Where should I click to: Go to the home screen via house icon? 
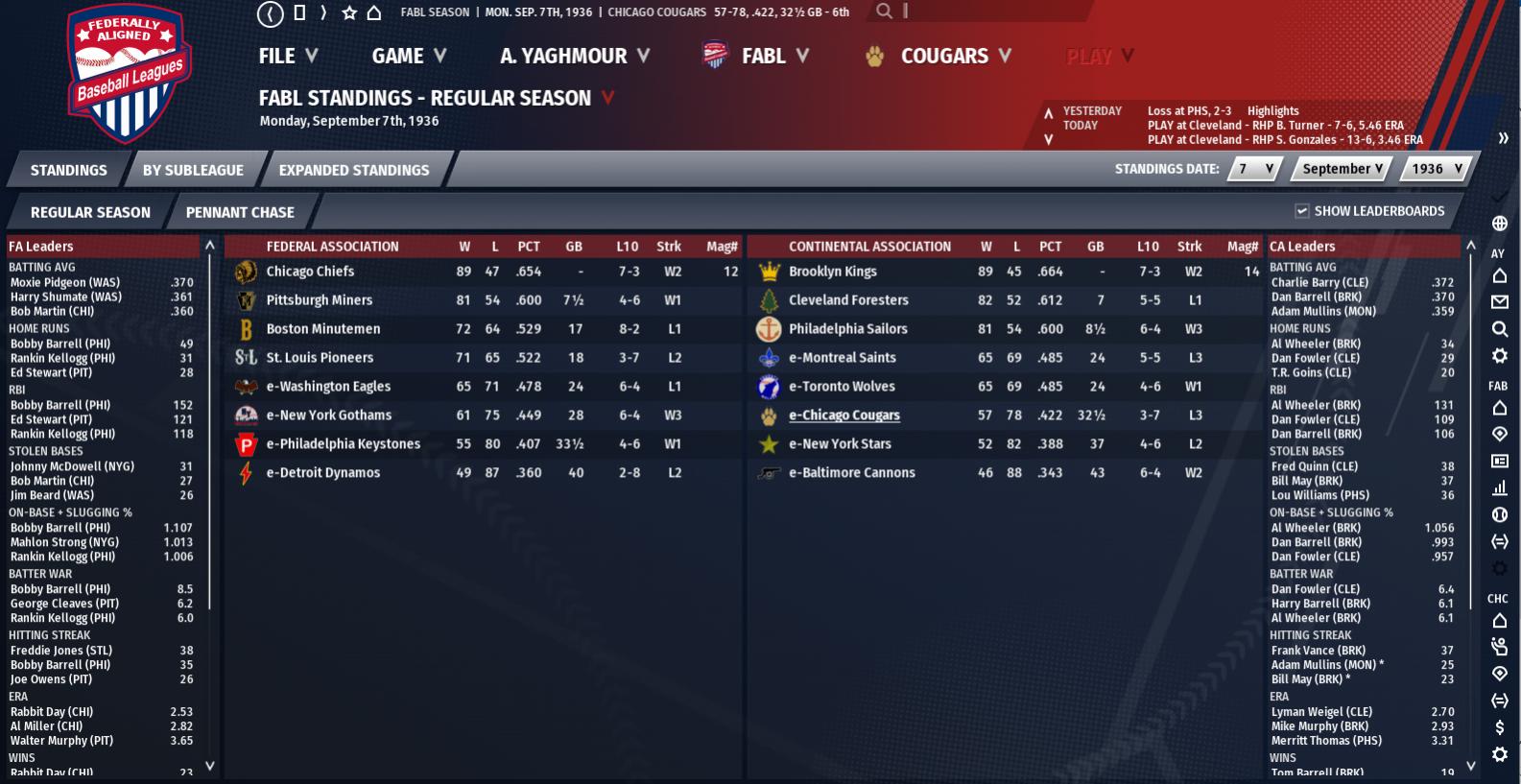pyautogui.click(x=374, y=12)
